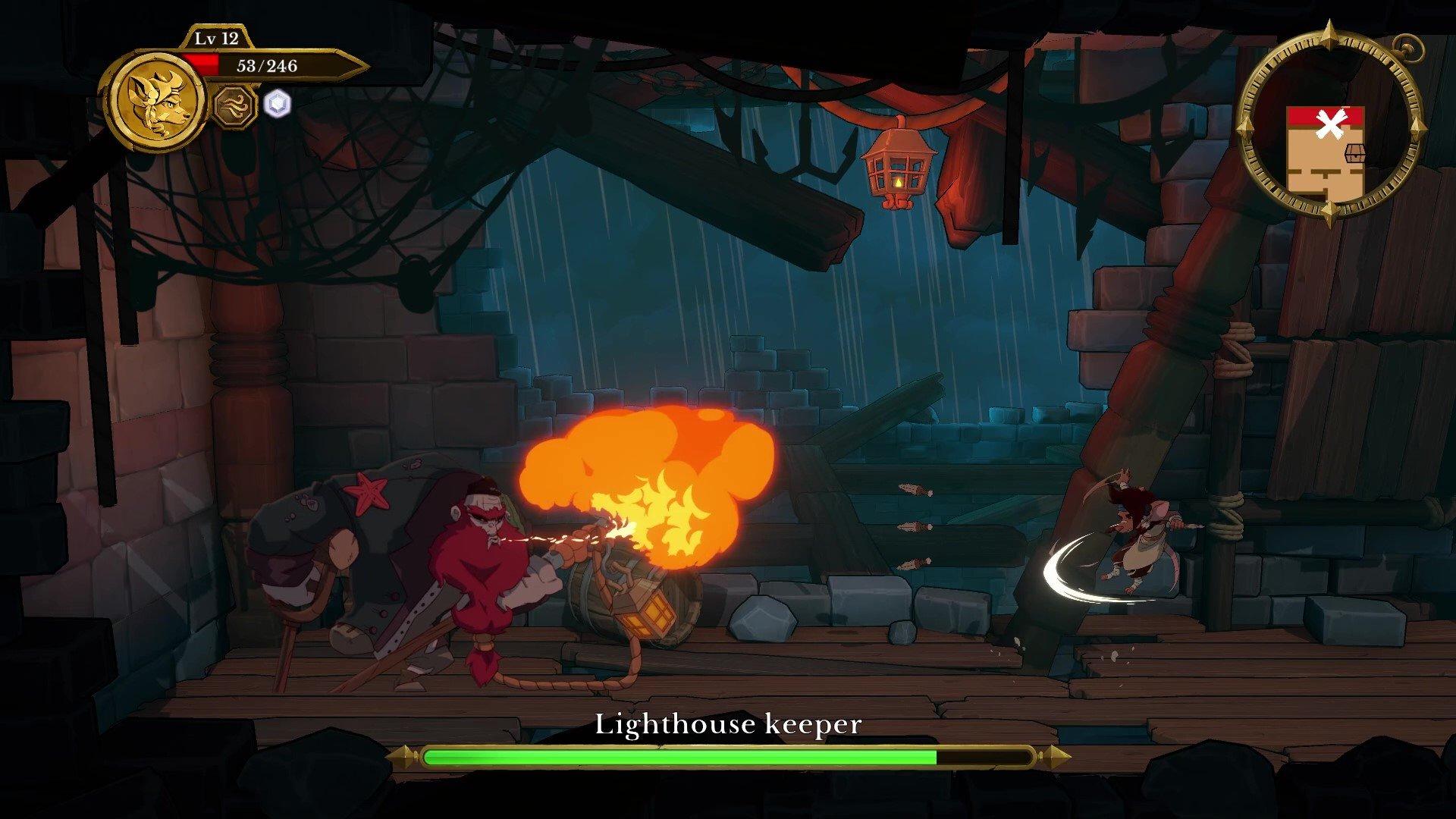Click the gold arrow tip of the boss health bar frame
Viewport: 1456px width, 819px height.
click(x=406, y=756)
